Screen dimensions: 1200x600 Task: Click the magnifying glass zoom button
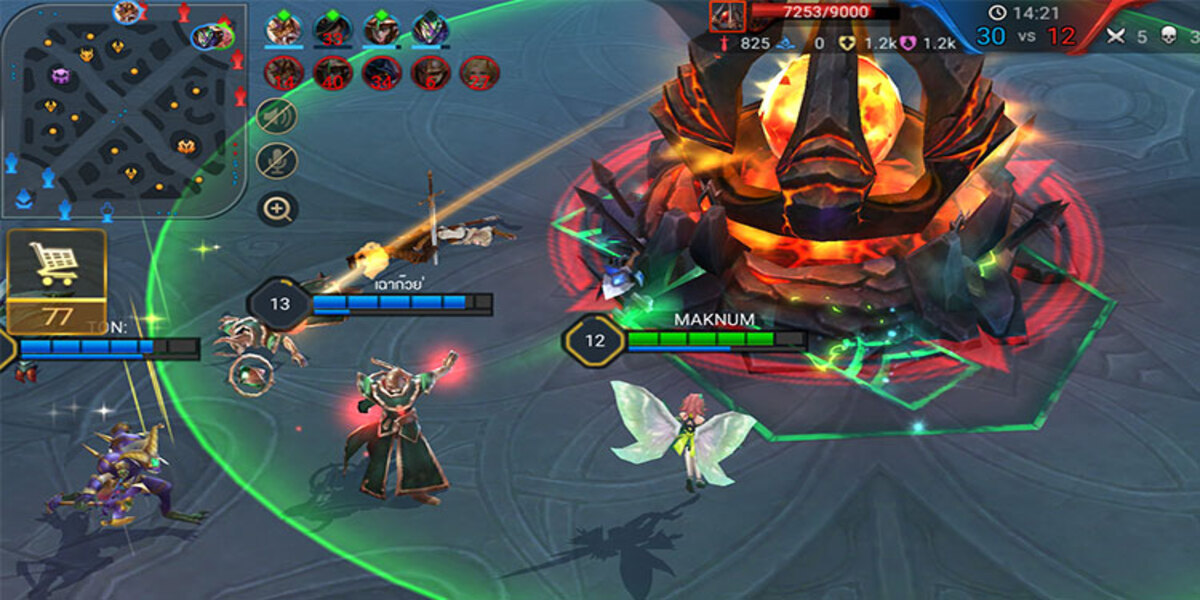[277, 208]
